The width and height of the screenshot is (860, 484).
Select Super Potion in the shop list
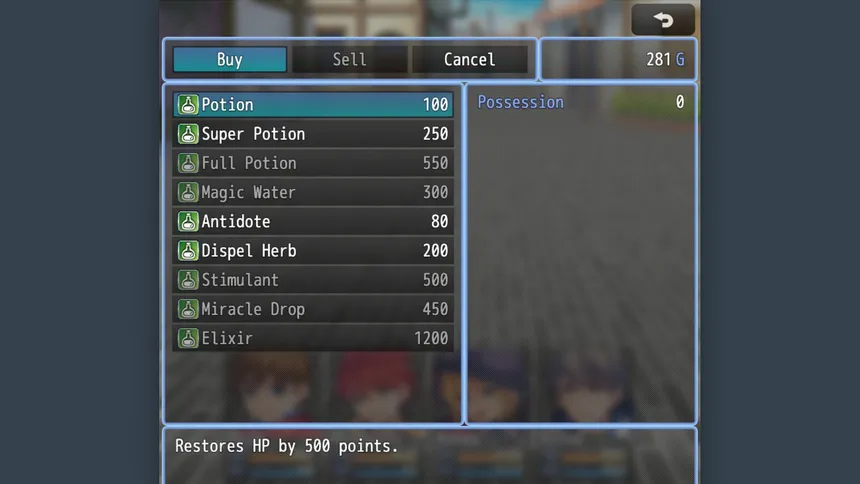pos(313,134)
